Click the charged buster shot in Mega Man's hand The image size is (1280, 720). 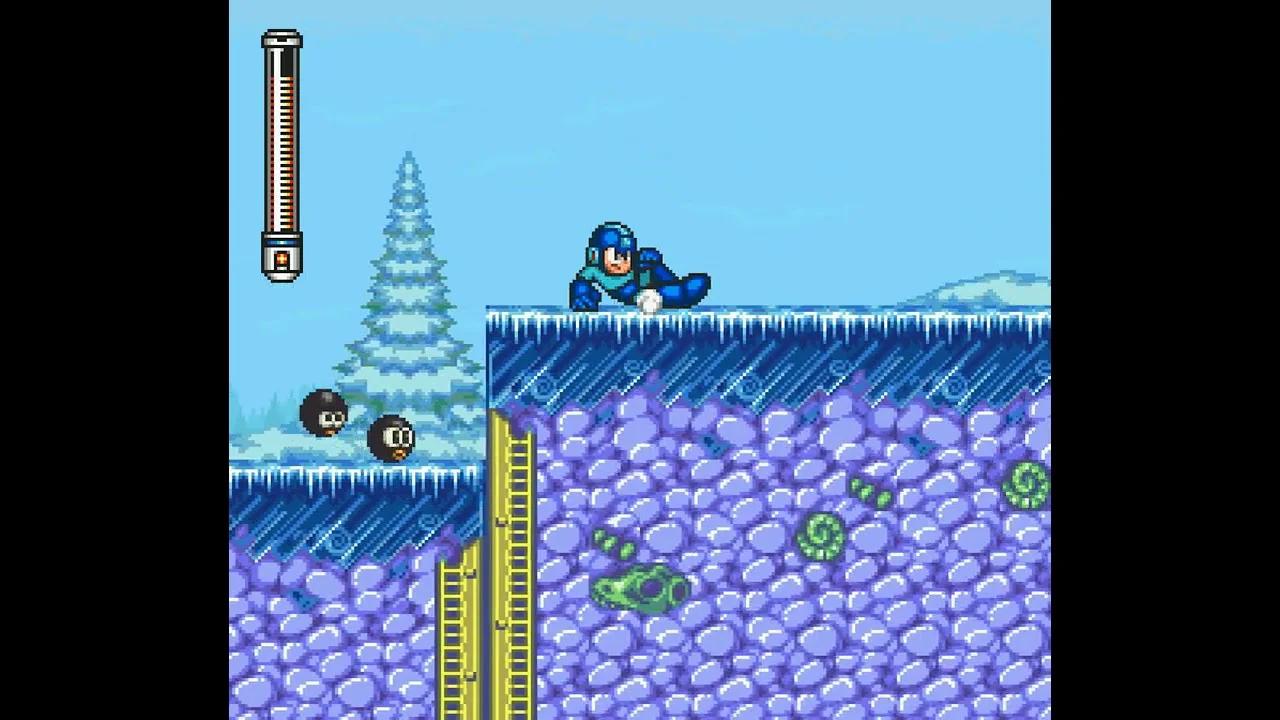[x=648, y=297]
